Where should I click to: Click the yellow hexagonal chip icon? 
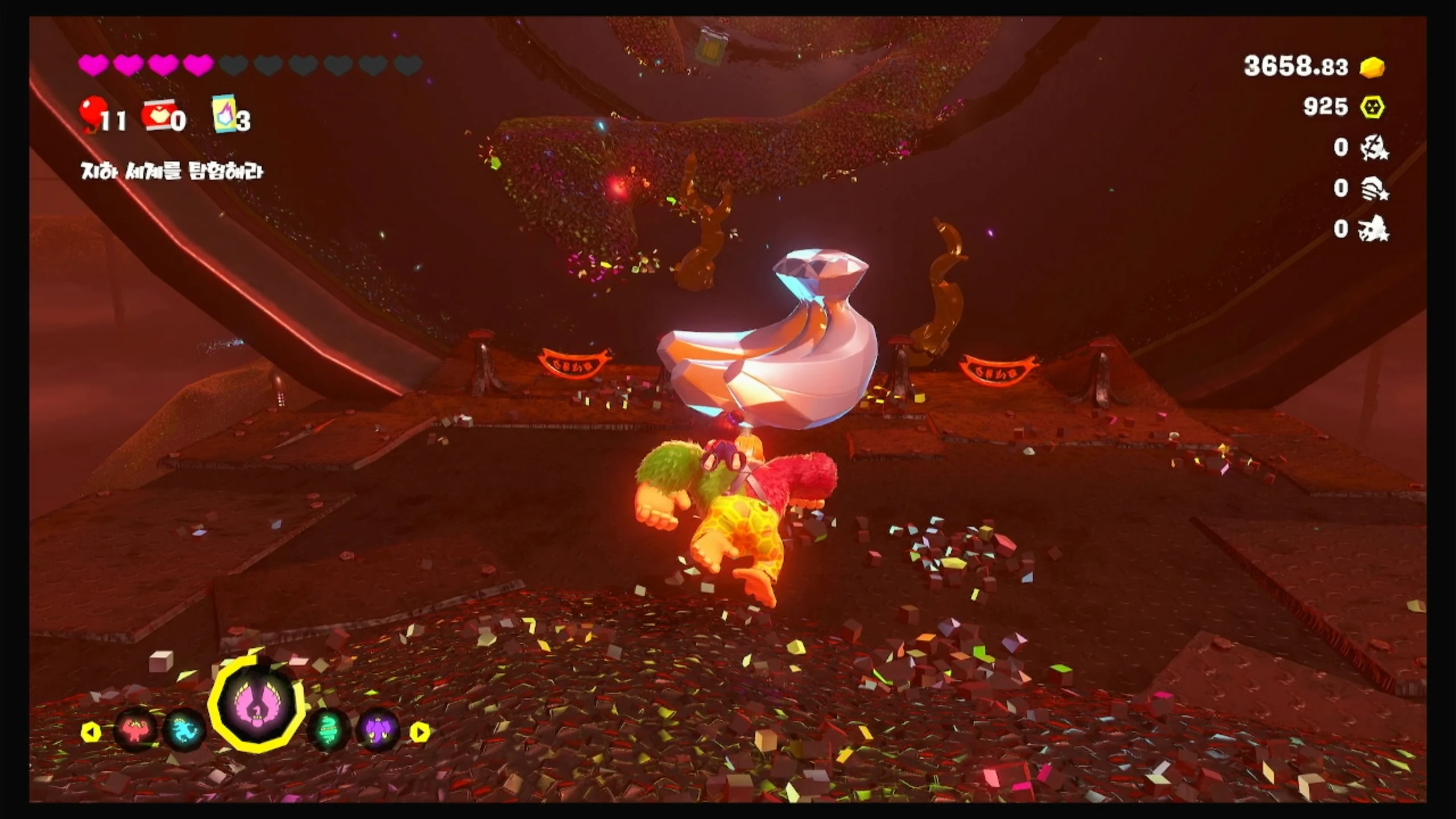click(1372, 107)
